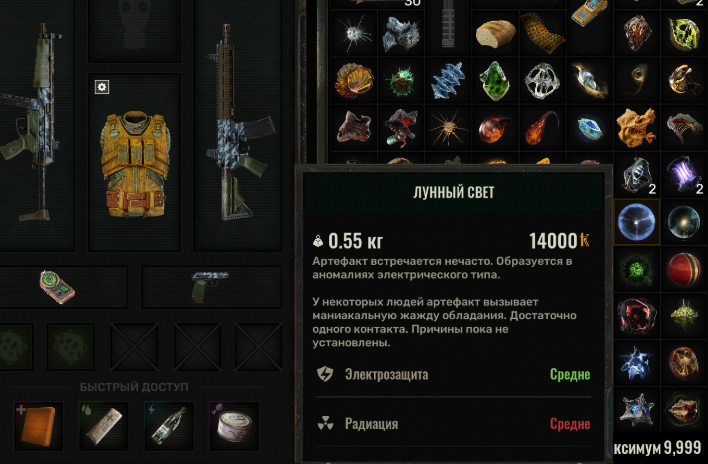708x464 pixels.
Task: Pick the long dark ammo magazine item
Action: tap(445, 20)
